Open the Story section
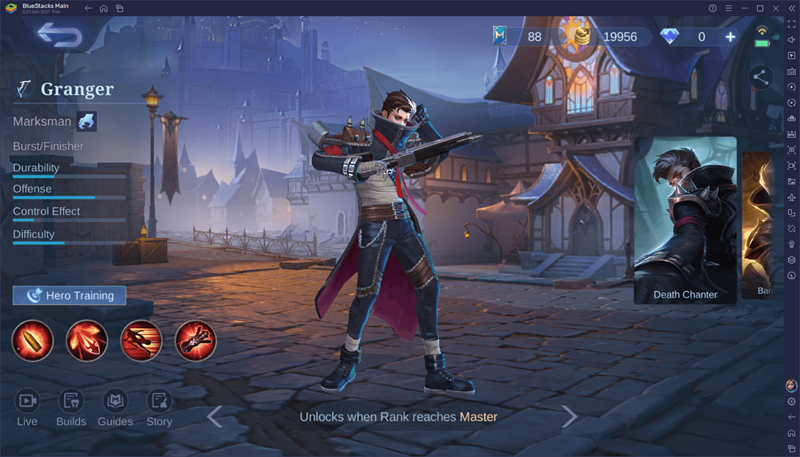This screenshot has width=800, height=457. [x=159, y=406]
